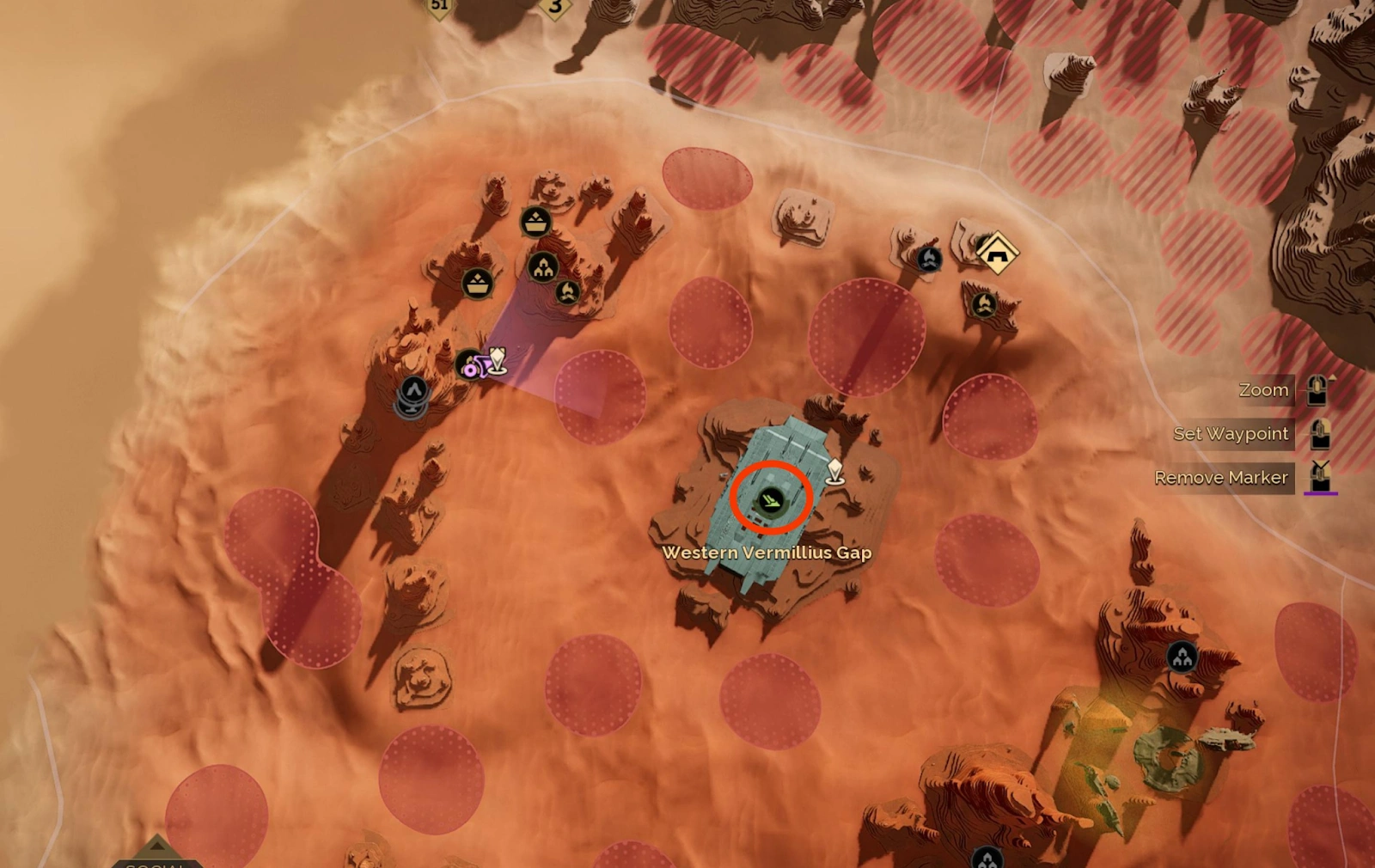Activate Set Waypoint from the control legend

1231,434
